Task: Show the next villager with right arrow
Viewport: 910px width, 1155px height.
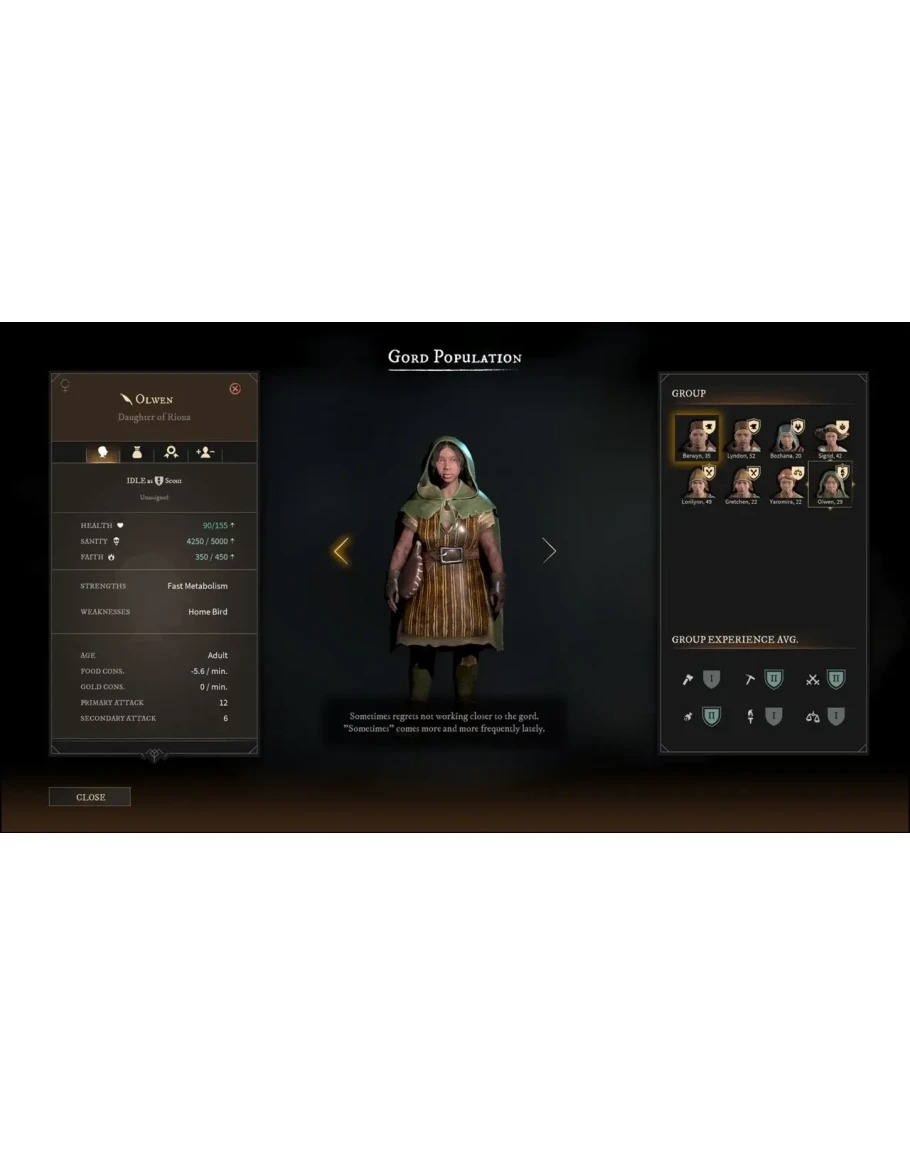Action: (x=549, y=550)
